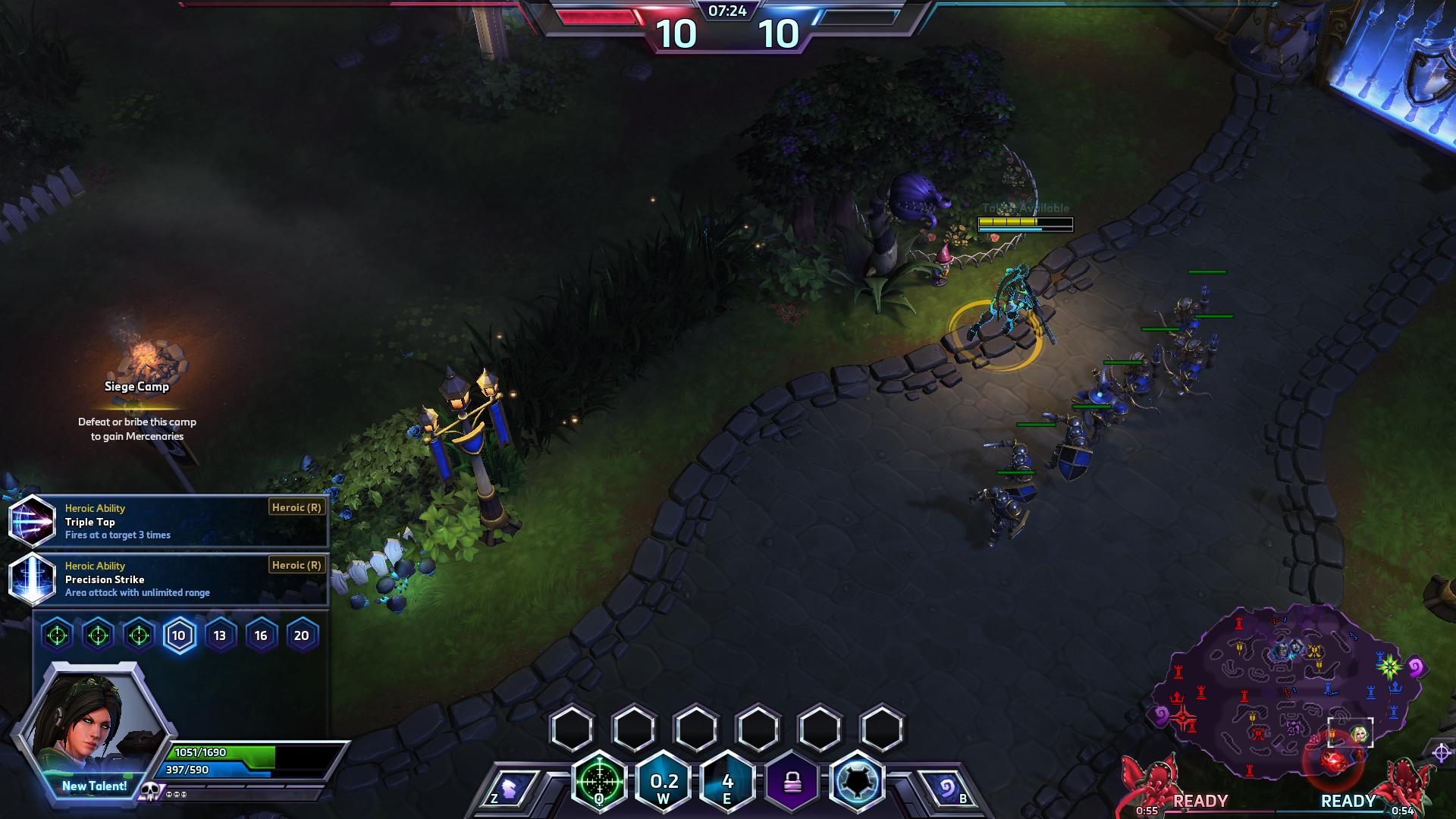Click the W ability on cooldown

click(x=664, y=783)
